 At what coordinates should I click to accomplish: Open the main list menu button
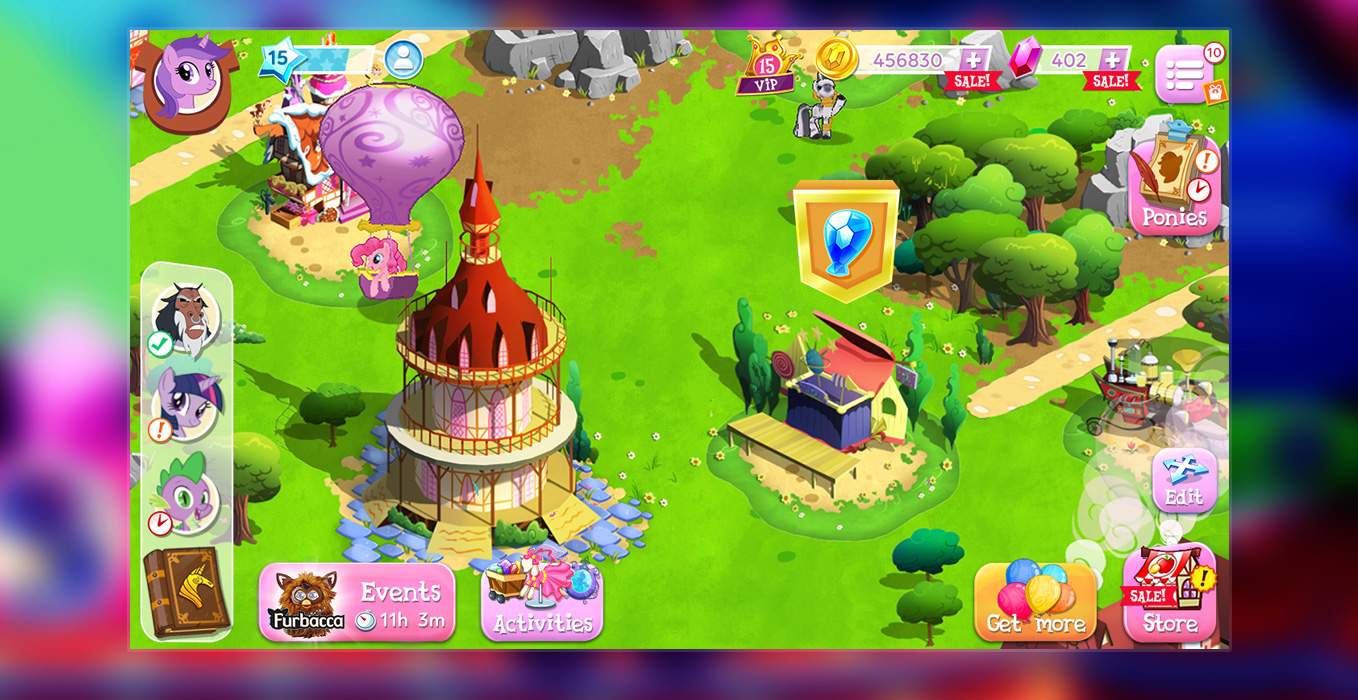point(1184,75)
